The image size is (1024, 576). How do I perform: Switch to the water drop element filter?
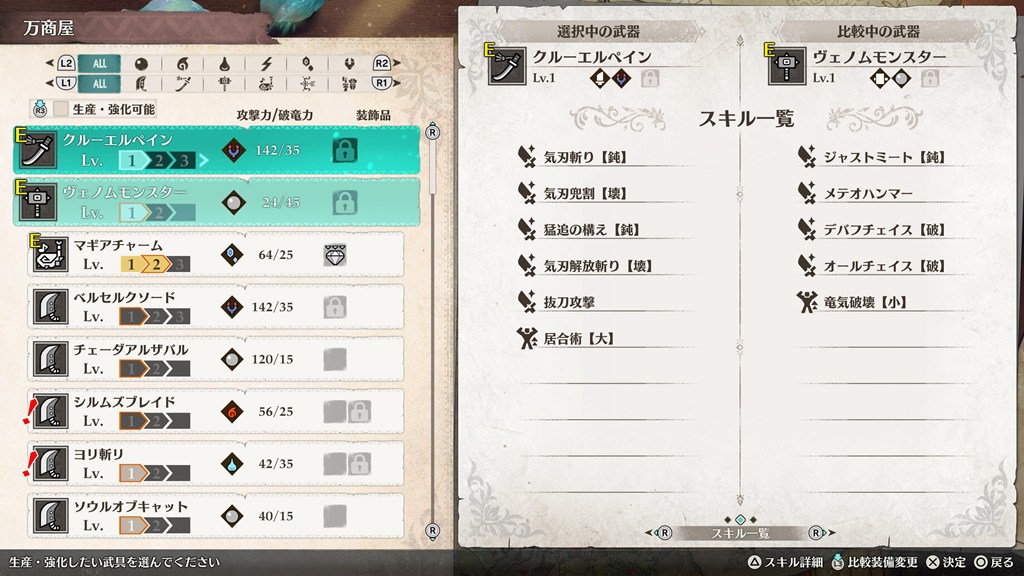[224, 63]
